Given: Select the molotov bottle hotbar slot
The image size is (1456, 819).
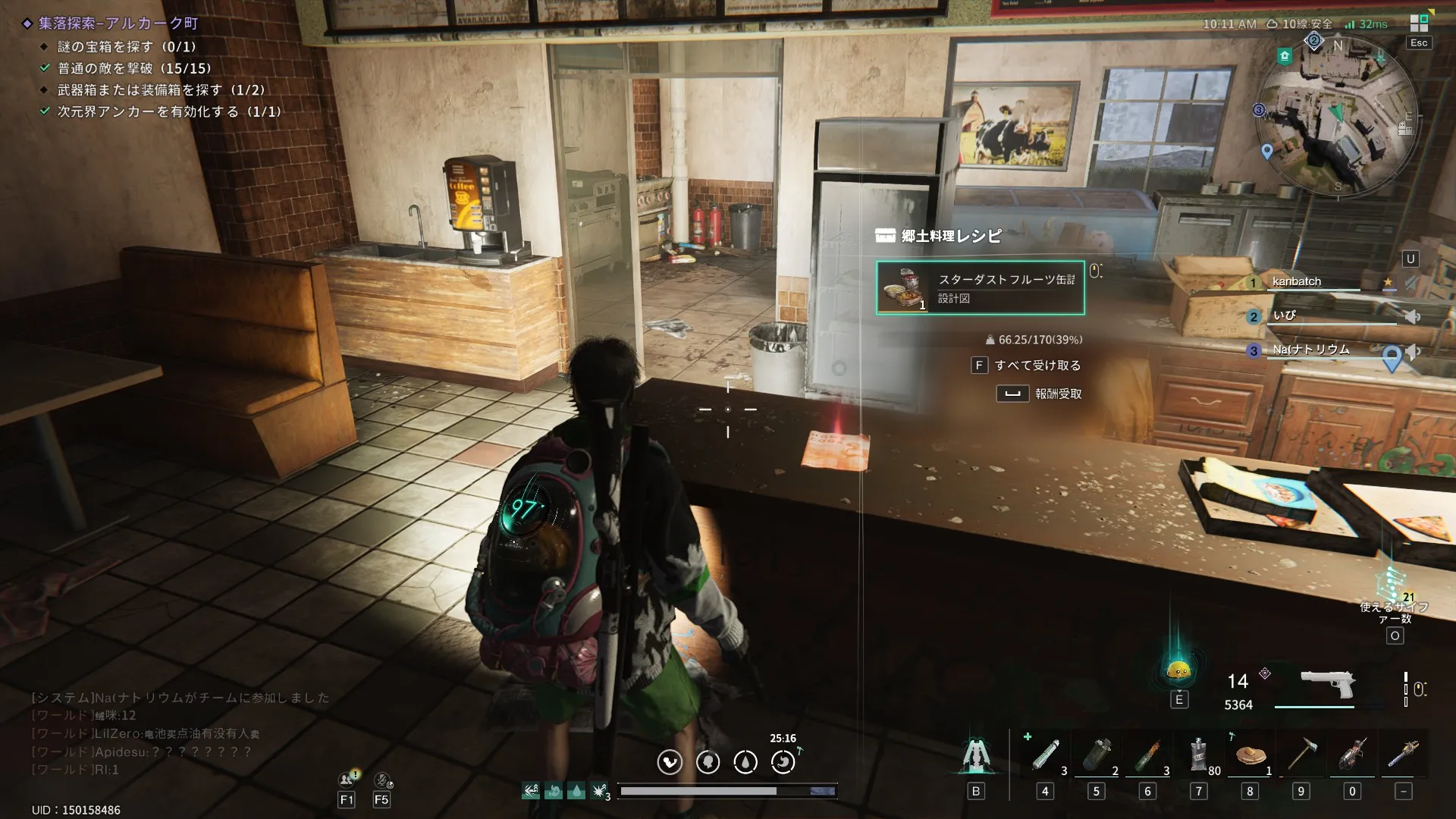Looking at the screenshot, I should (1147, 756).
